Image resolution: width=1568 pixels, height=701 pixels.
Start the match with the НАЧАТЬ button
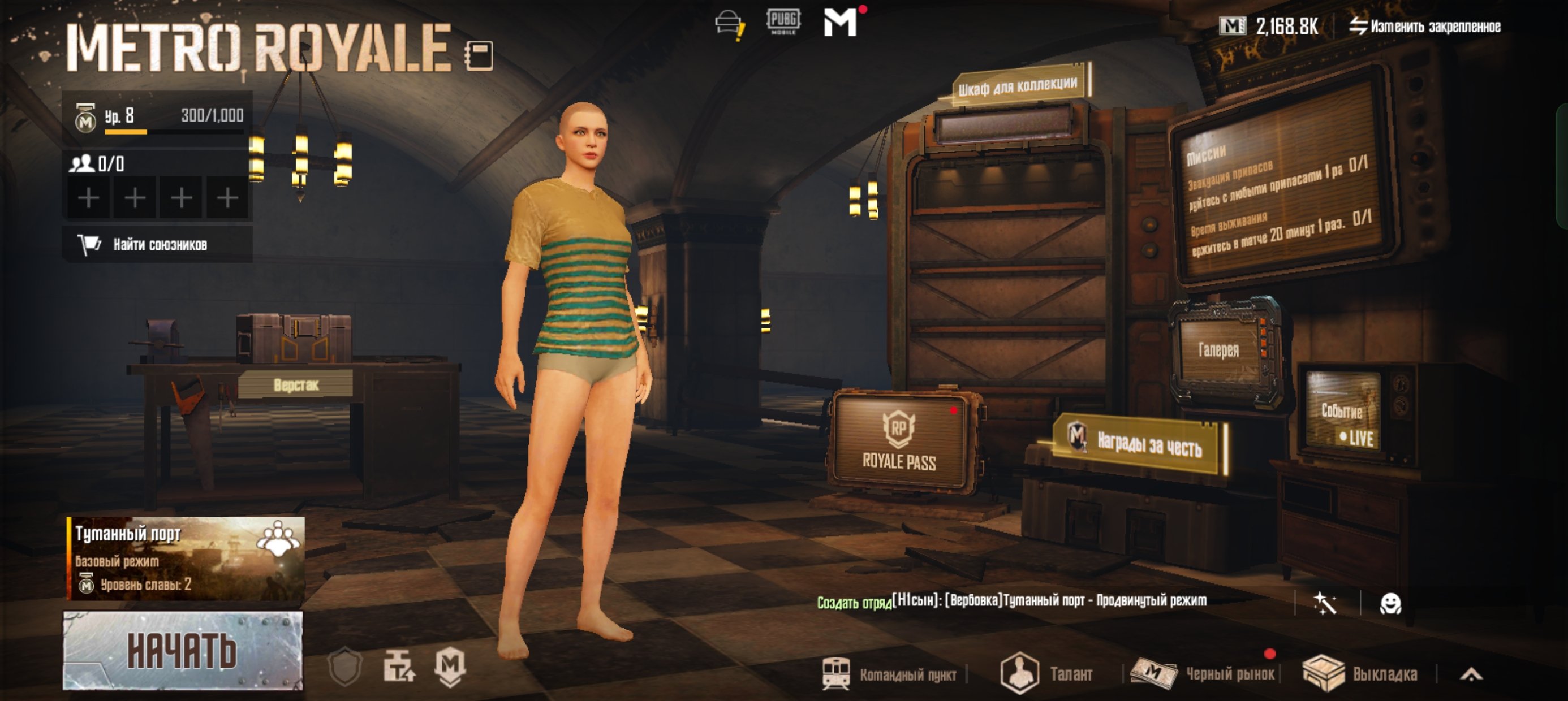pos(183,650)
